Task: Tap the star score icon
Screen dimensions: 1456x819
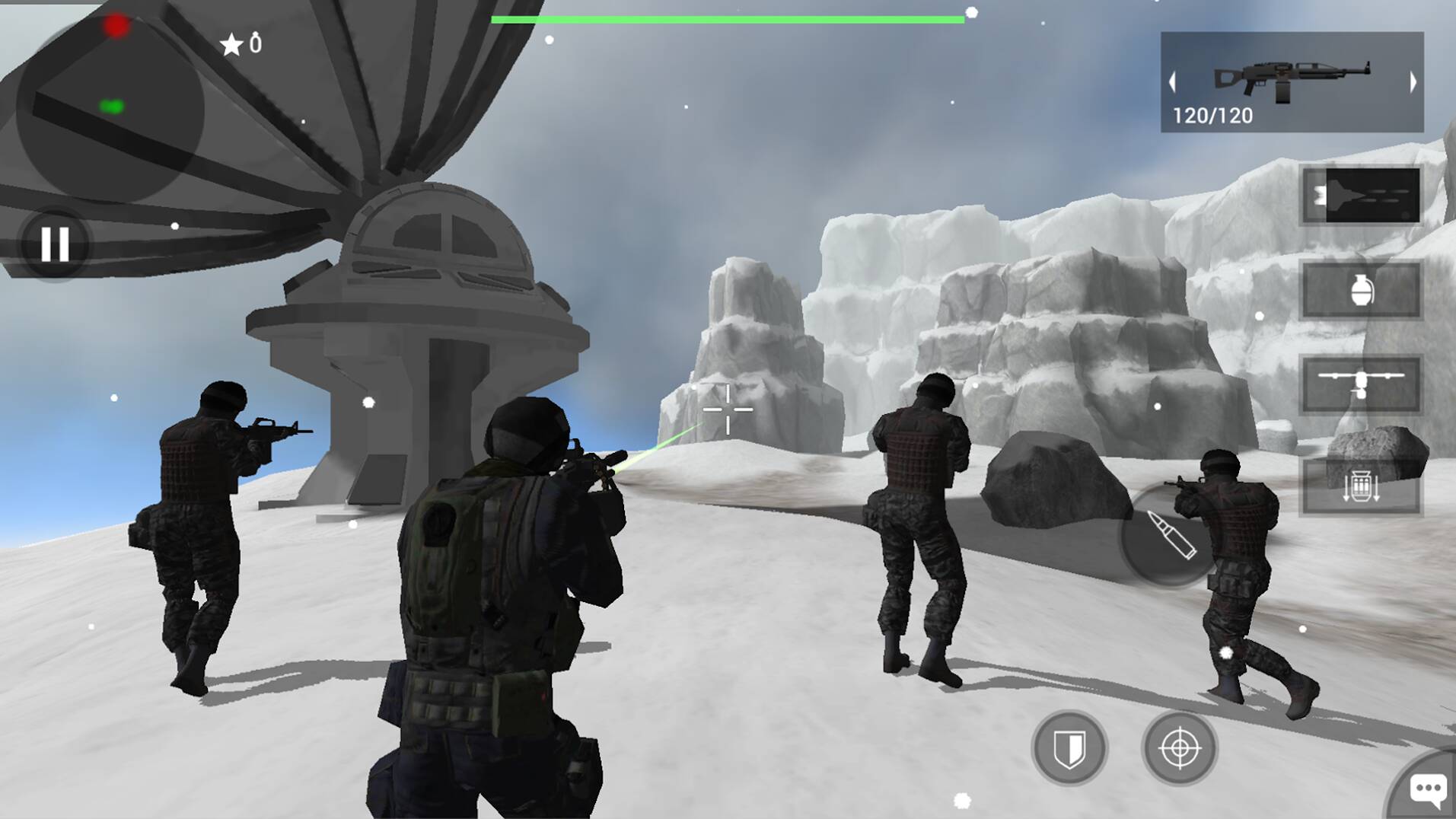Action: pyautogui.click(x=232, y=43)
